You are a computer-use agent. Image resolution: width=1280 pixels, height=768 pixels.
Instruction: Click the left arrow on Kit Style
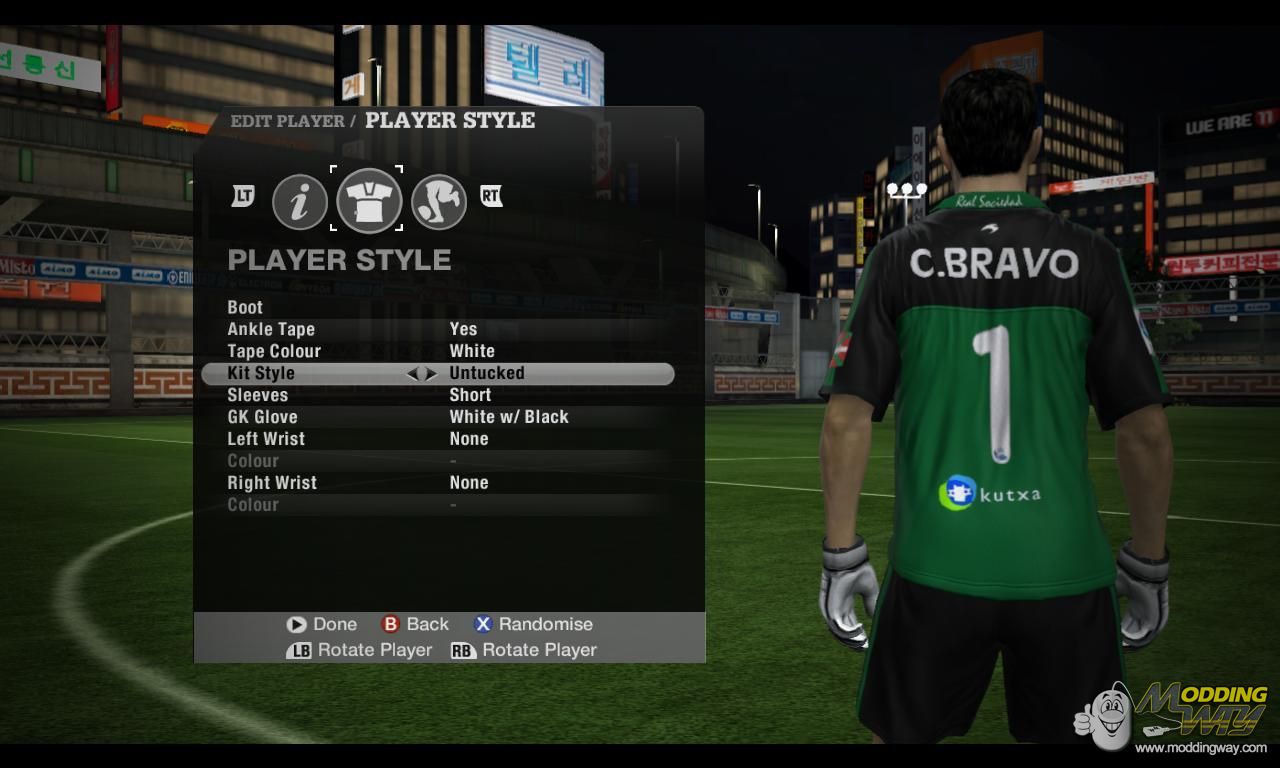(x=412, y=374)
